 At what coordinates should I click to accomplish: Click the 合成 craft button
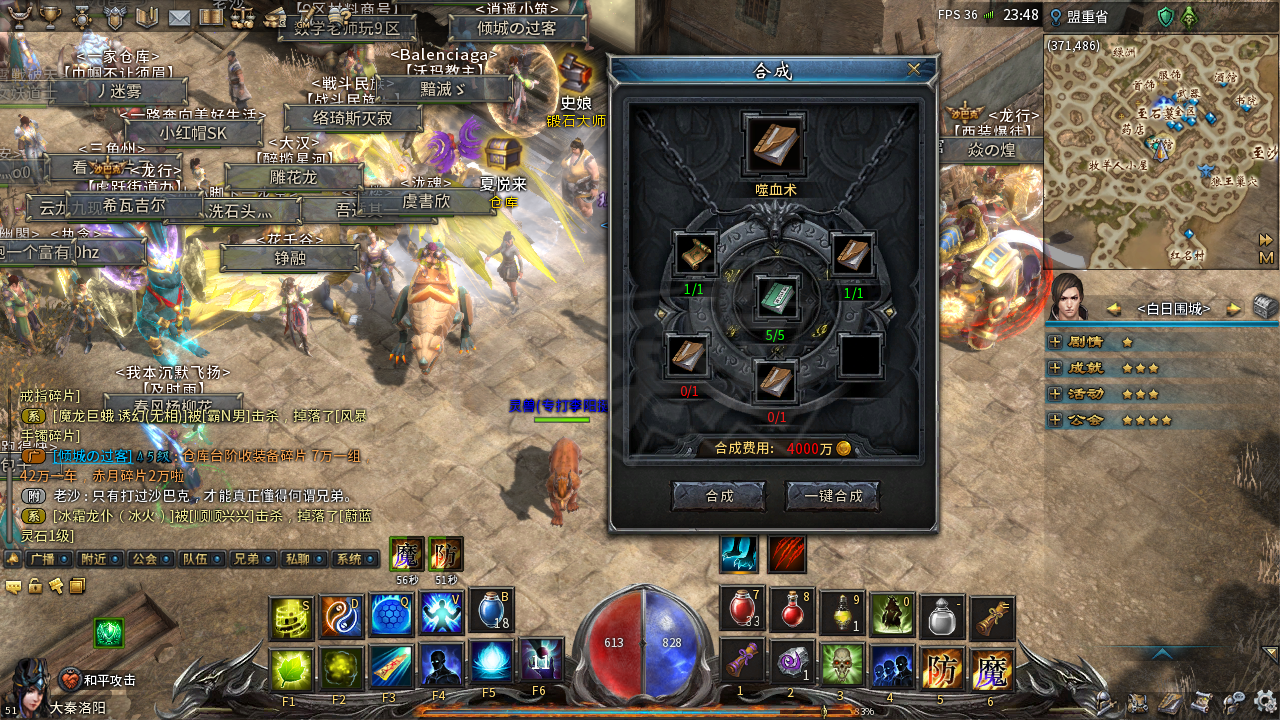click(x=719, y=496)
